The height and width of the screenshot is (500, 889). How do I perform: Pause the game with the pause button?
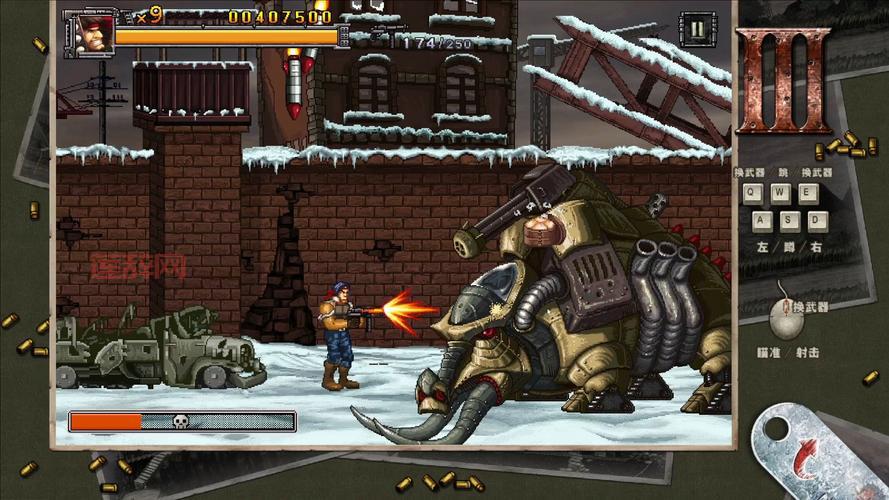695,28
